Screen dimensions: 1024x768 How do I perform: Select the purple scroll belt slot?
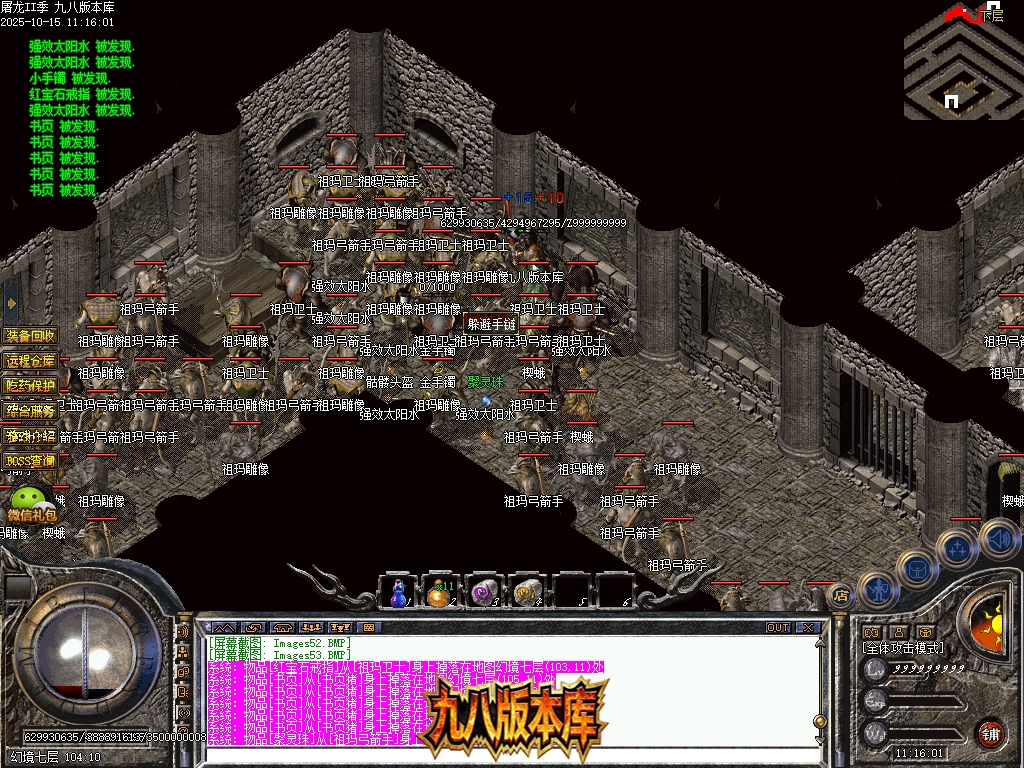click(x=484, y=592)
